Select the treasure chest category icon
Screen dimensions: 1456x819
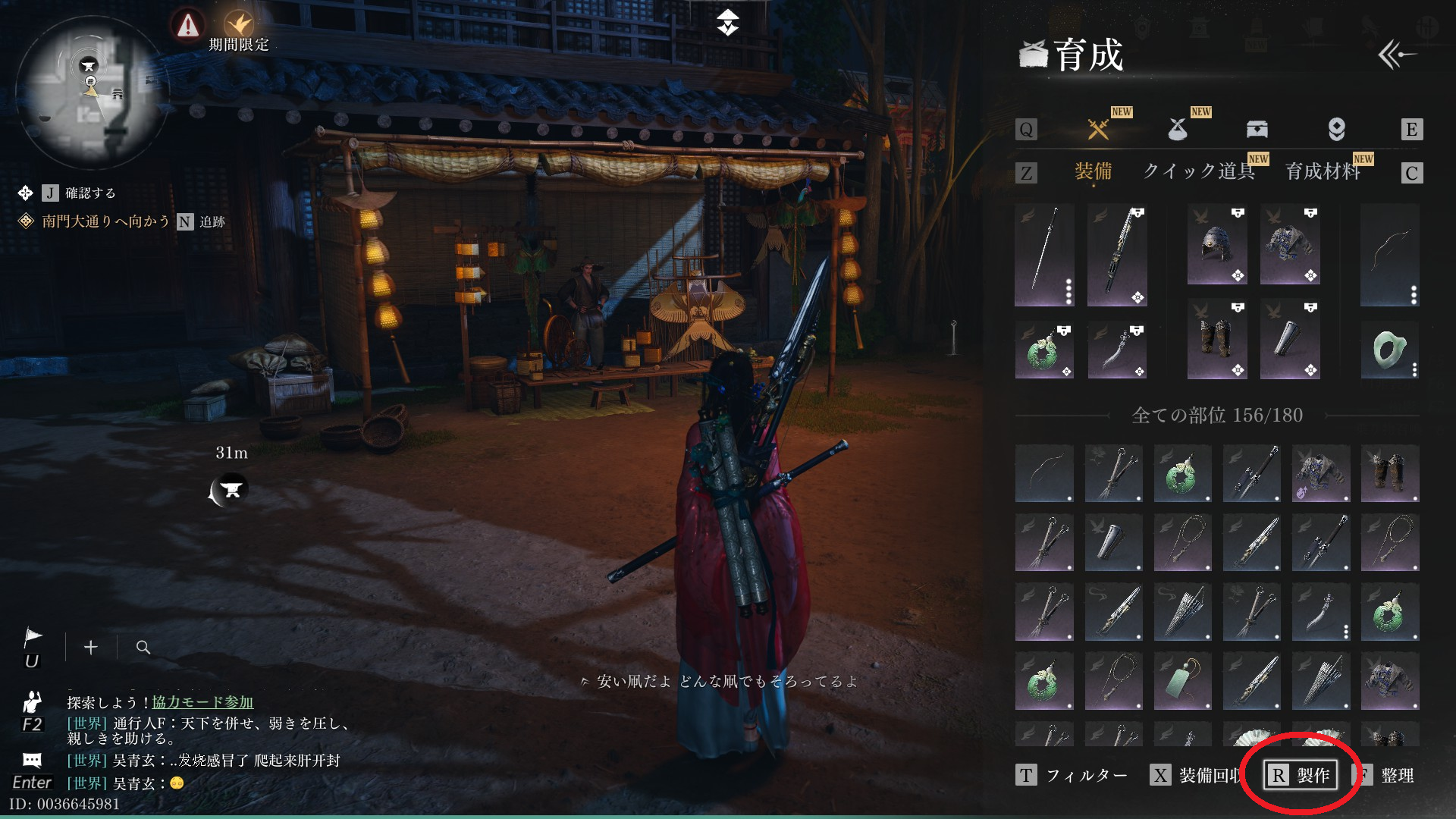(x=1257, y=130)
